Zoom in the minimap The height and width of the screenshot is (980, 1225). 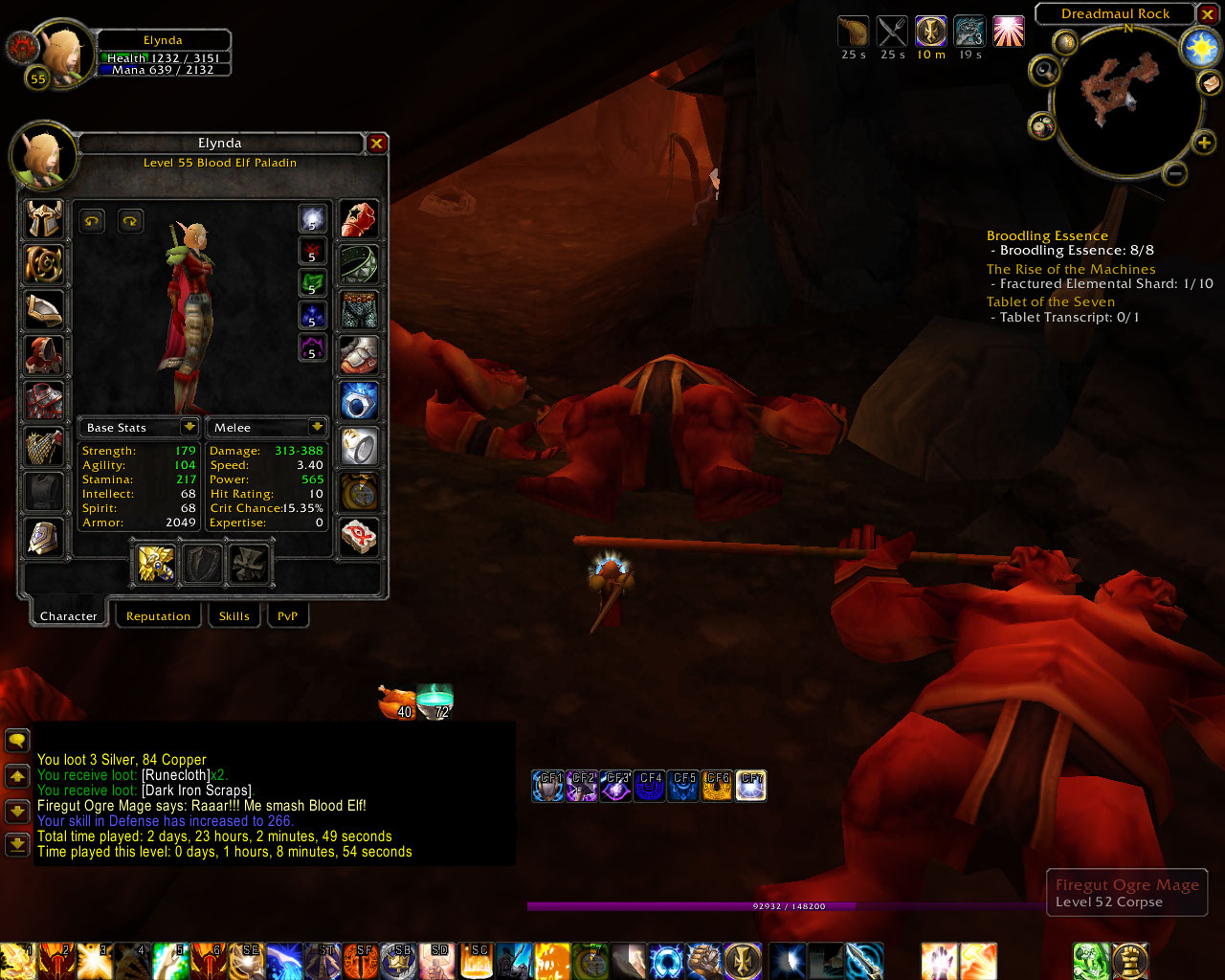coord(1203,144)
